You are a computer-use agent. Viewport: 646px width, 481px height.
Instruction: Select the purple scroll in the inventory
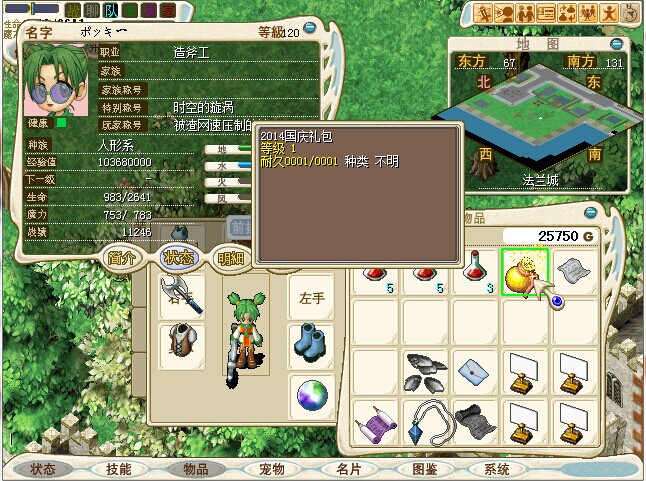[377, 421]
